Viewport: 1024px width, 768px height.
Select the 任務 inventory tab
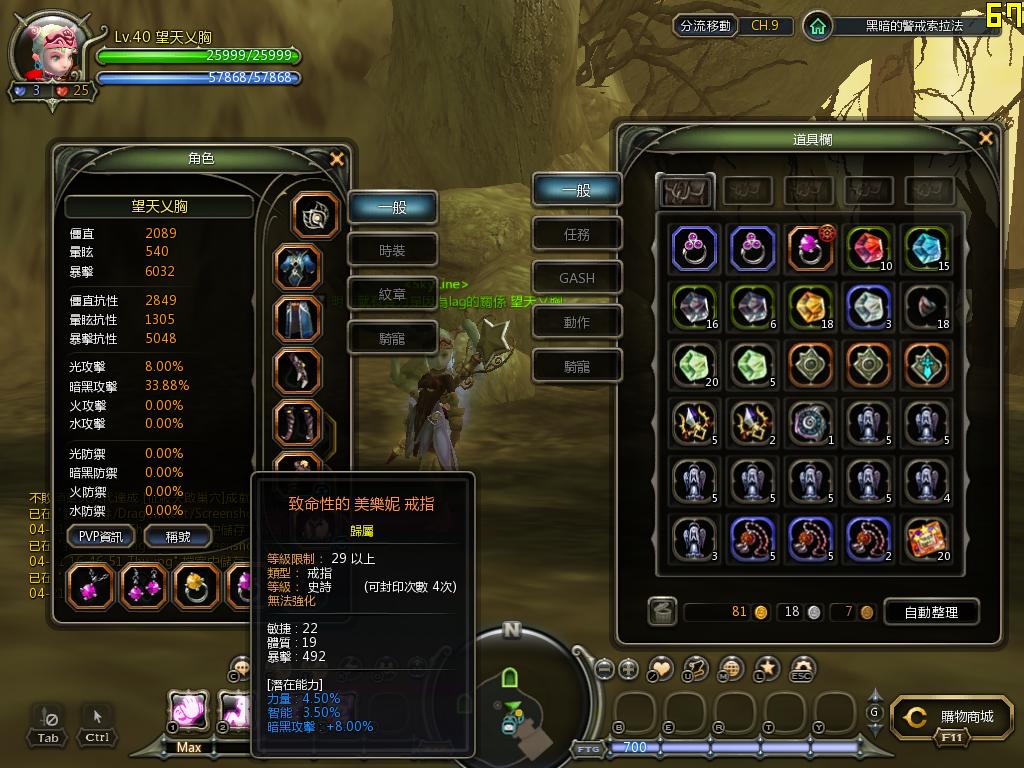click(x=577, y=234)
